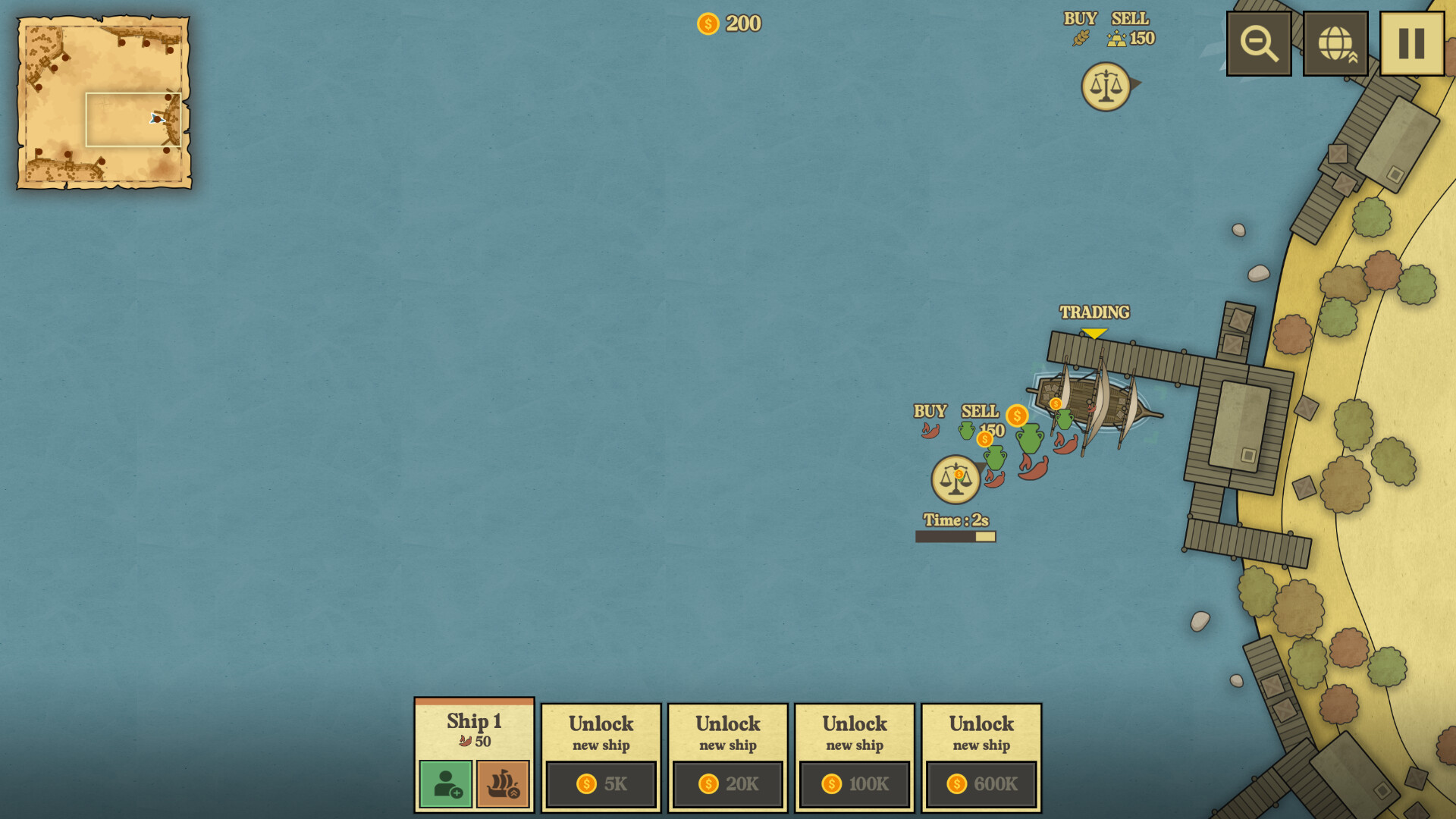
Task: Open the world map globe icon
Action: click(1335, 42)
